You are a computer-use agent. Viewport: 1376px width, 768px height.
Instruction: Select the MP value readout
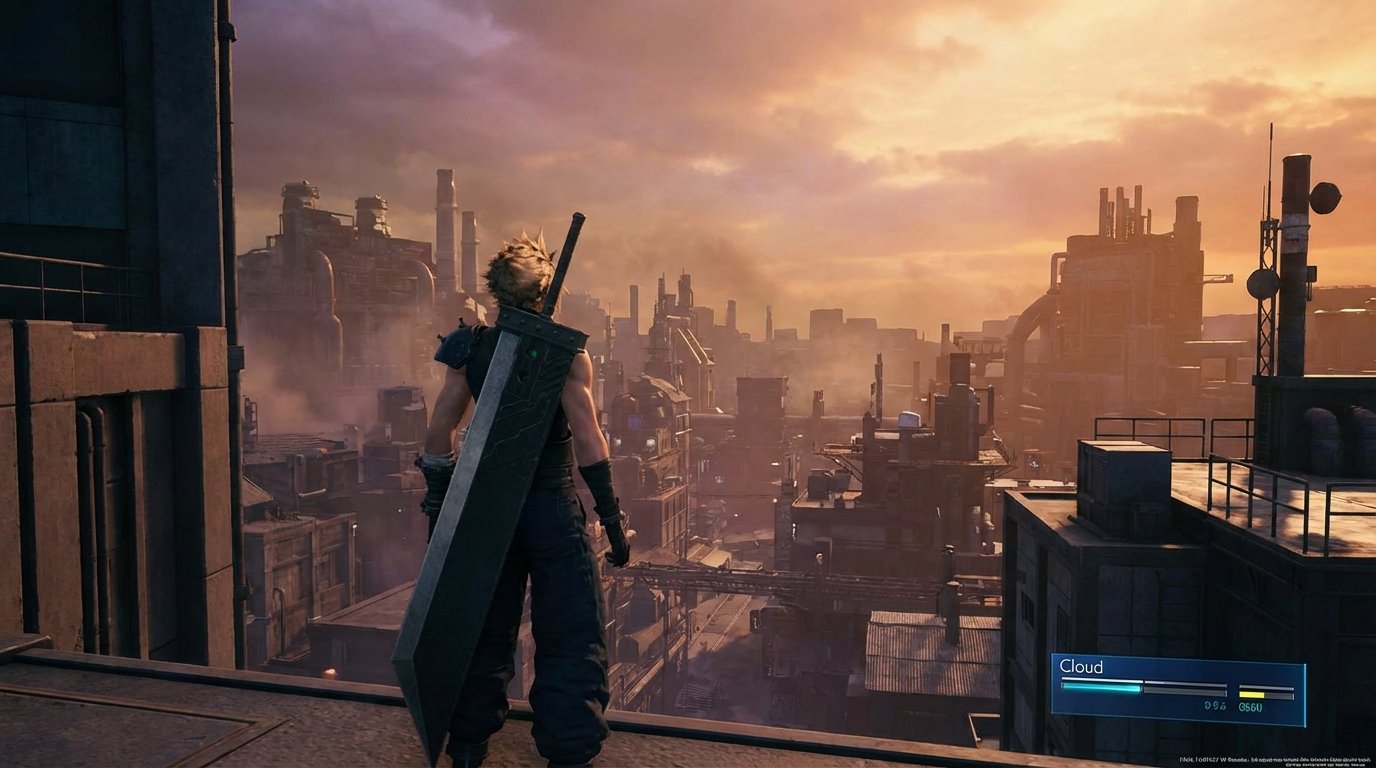(1249, 707)
